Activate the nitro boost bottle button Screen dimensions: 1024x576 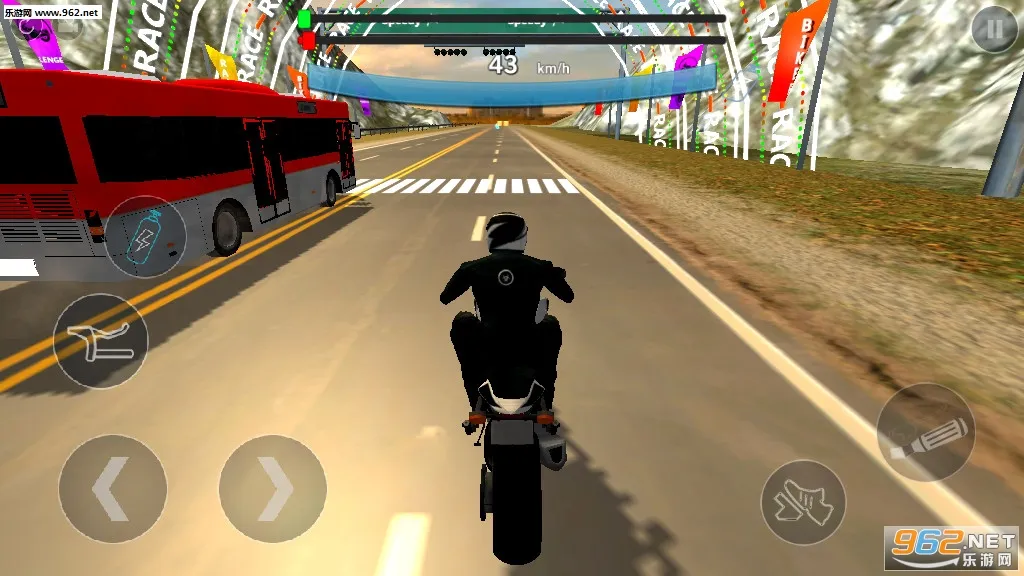[x=146, y=237]
